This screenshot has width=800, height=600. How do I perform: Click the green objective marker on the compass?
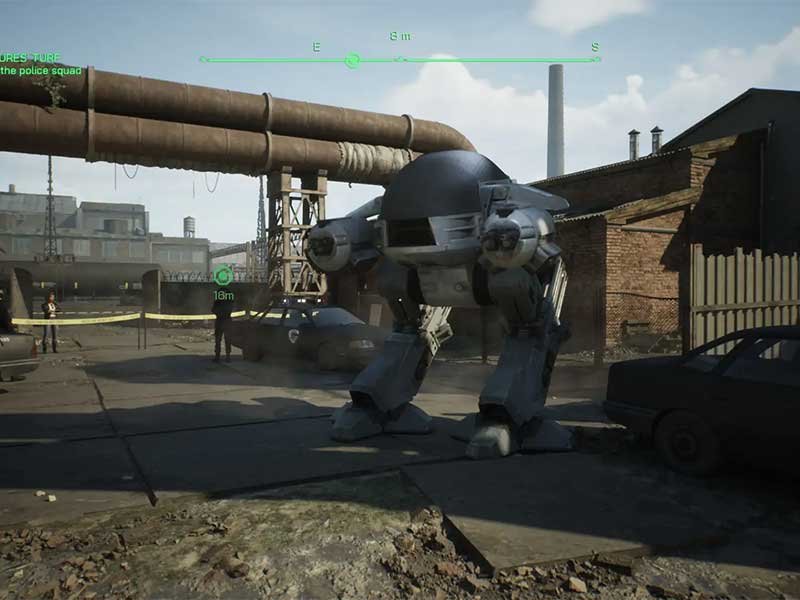[352, 60]
